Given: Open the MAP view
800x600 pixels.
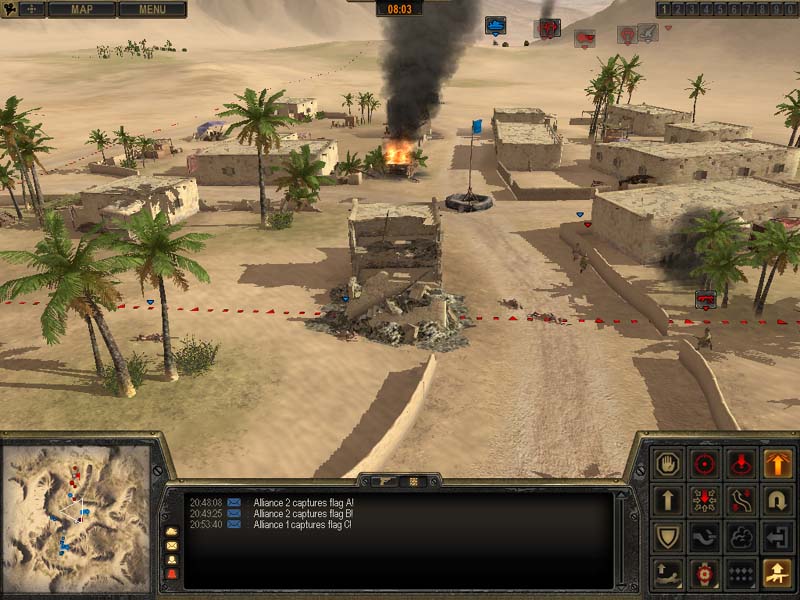Looking at the screenshot, I should coord(81,10).
